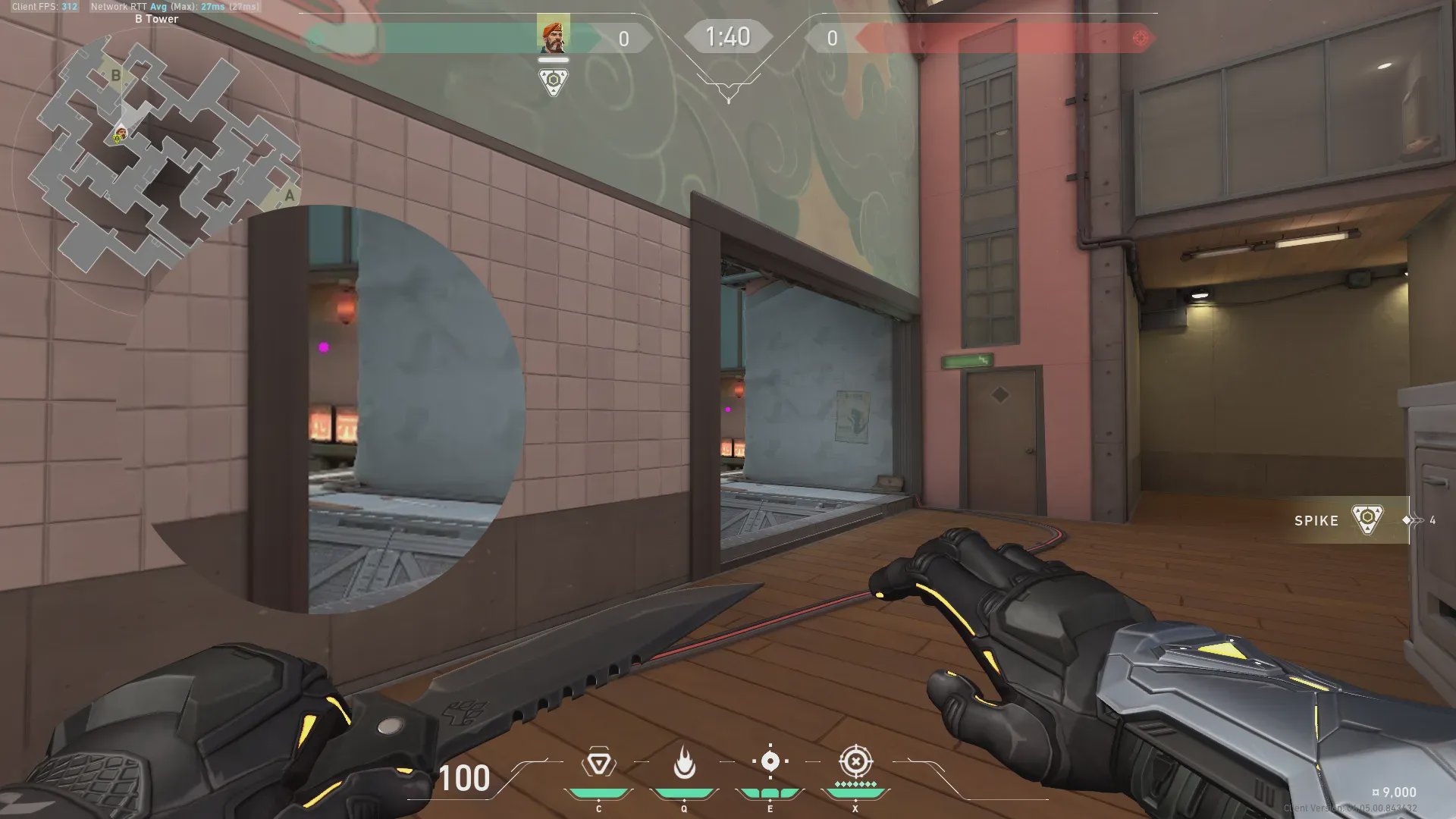Screen dimensions: 1456x819
Task: Select the agent portrait in the top bar
Action: (x=553, y=34)
